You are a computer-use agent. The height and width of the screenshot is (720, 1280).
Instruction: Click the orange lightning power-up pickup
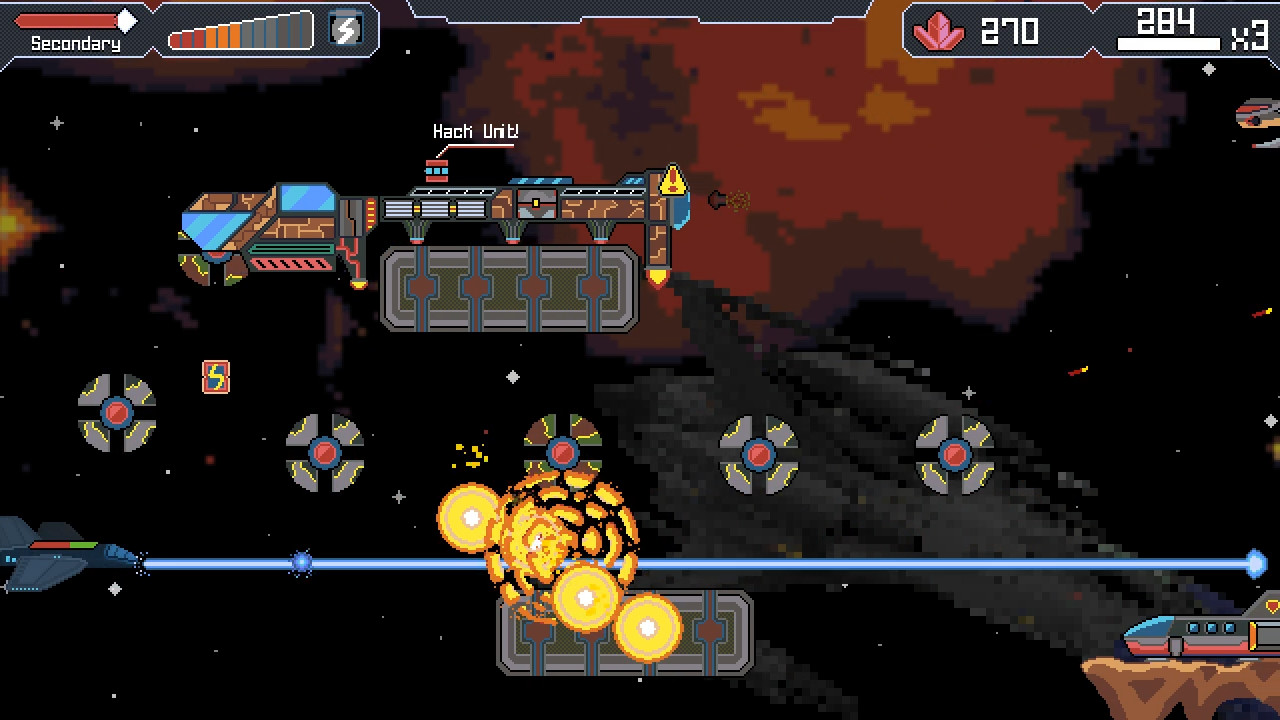(x=215, y=377)
